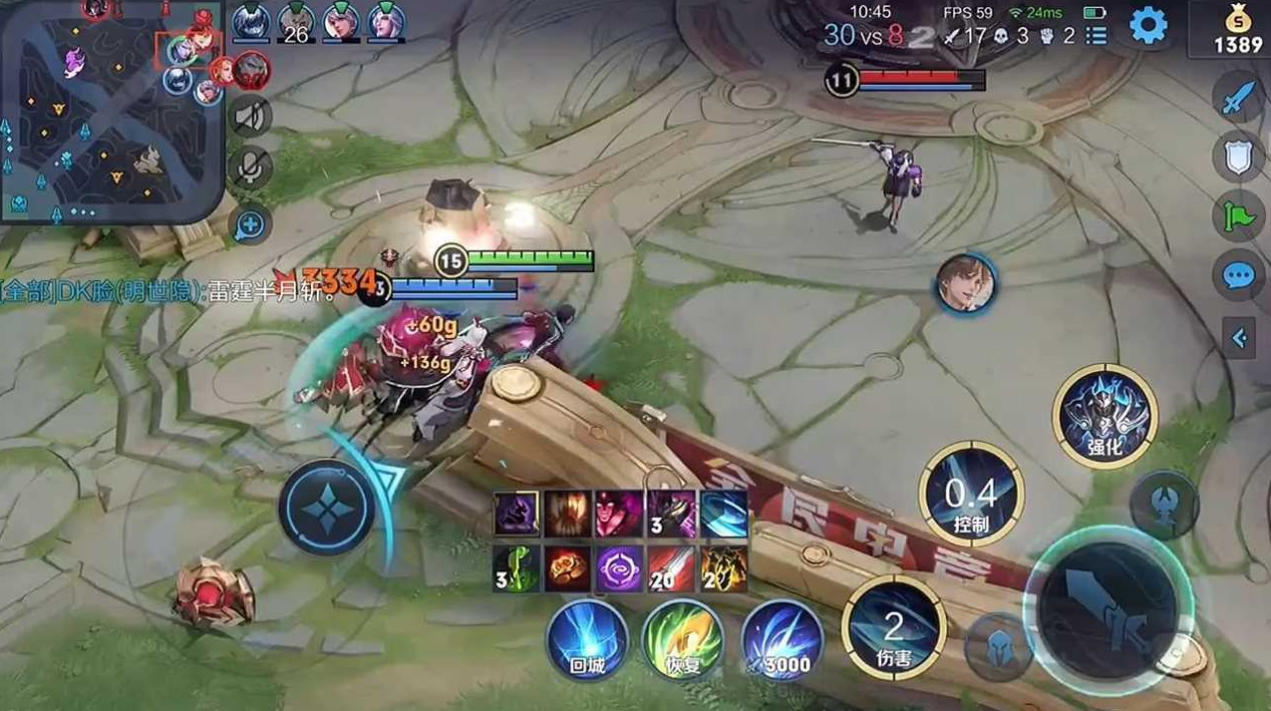The width and height of the screenshot is (1271, 711).
Task: Activate the 强化 skill
Action: click(1105, 416)
